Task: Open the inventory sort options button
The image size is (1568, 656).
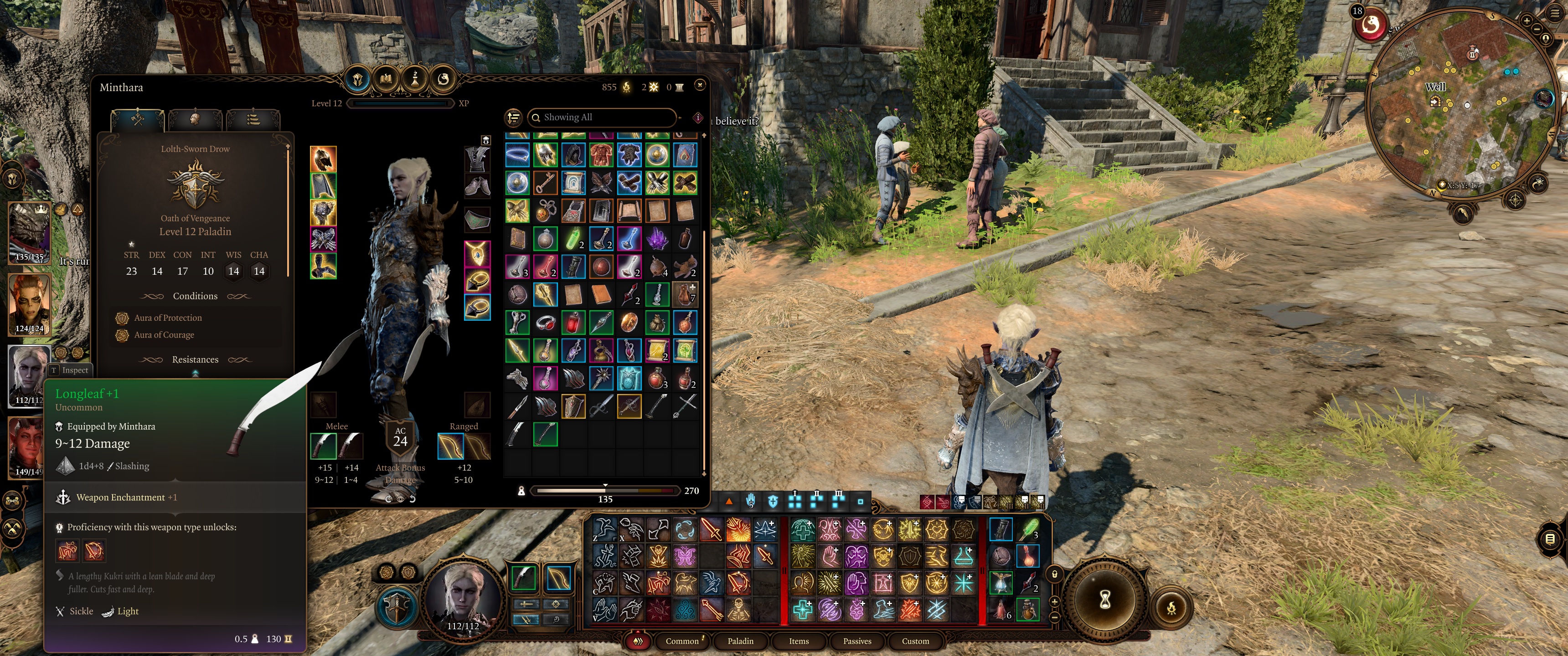Action: (x=514, y=118)
